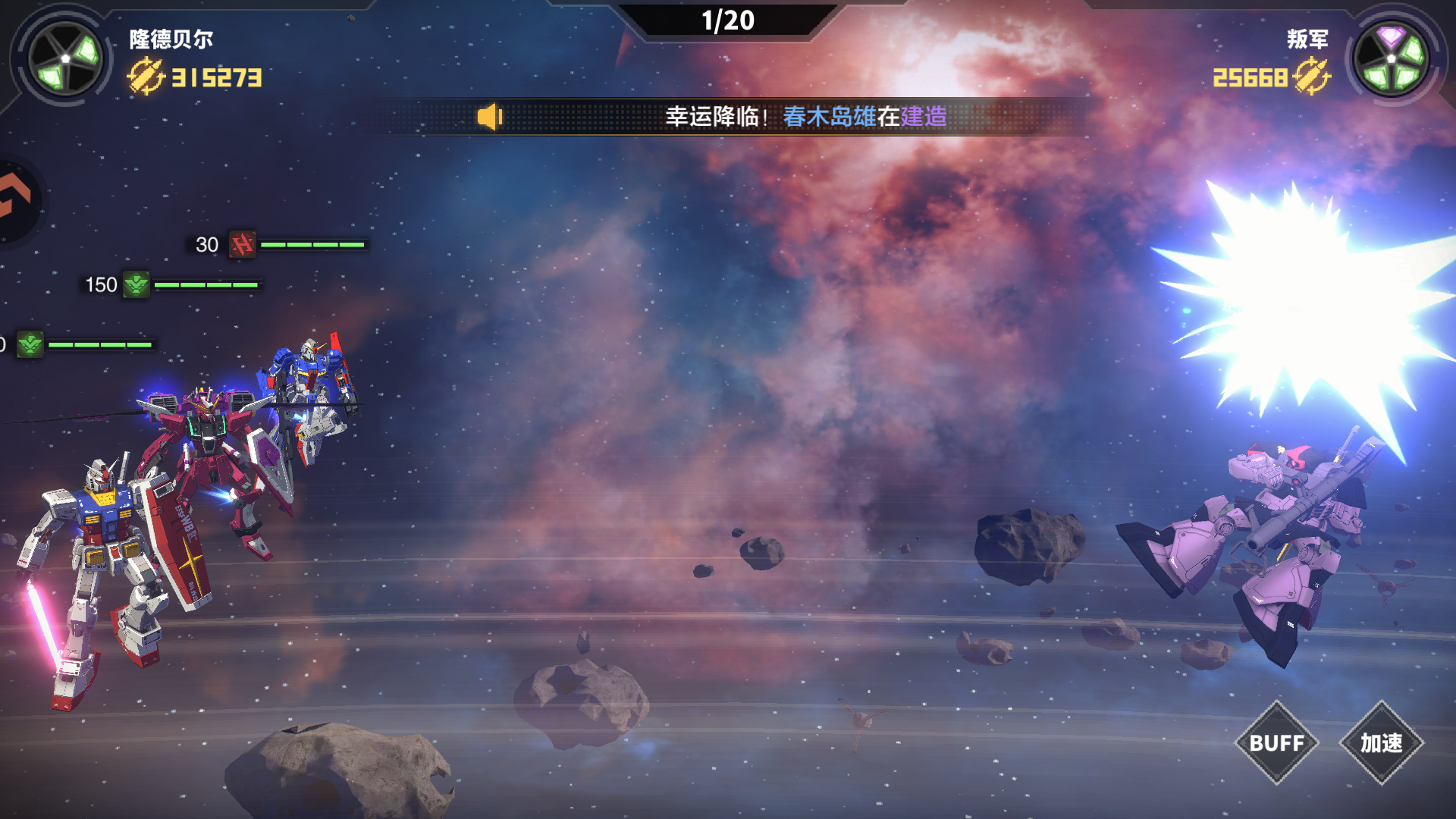
Task: Click the speaker announcement icon
Action: 489,117
